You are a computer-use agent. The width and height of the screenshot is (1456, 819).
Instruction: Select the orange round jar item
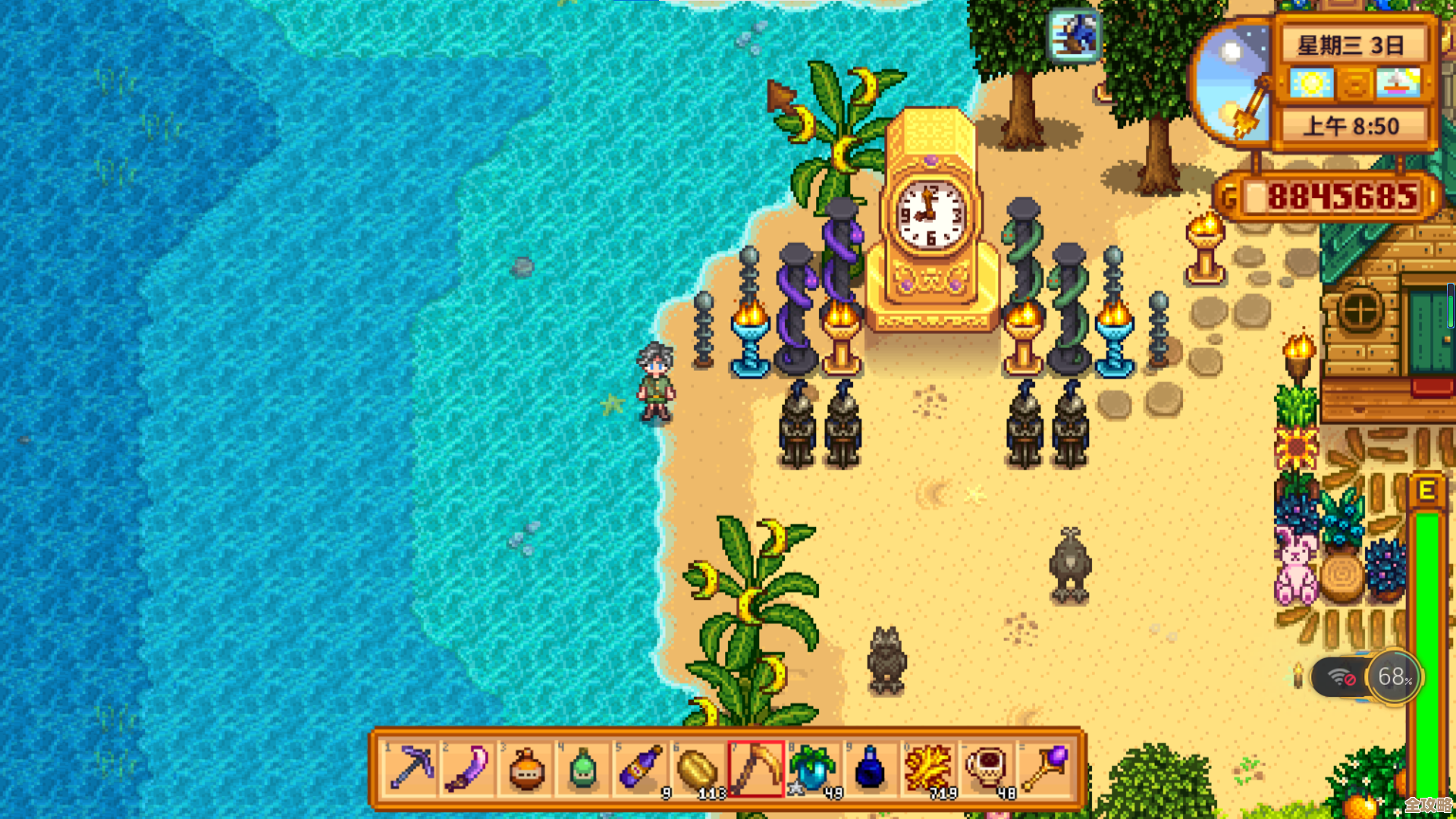(526, 768)
